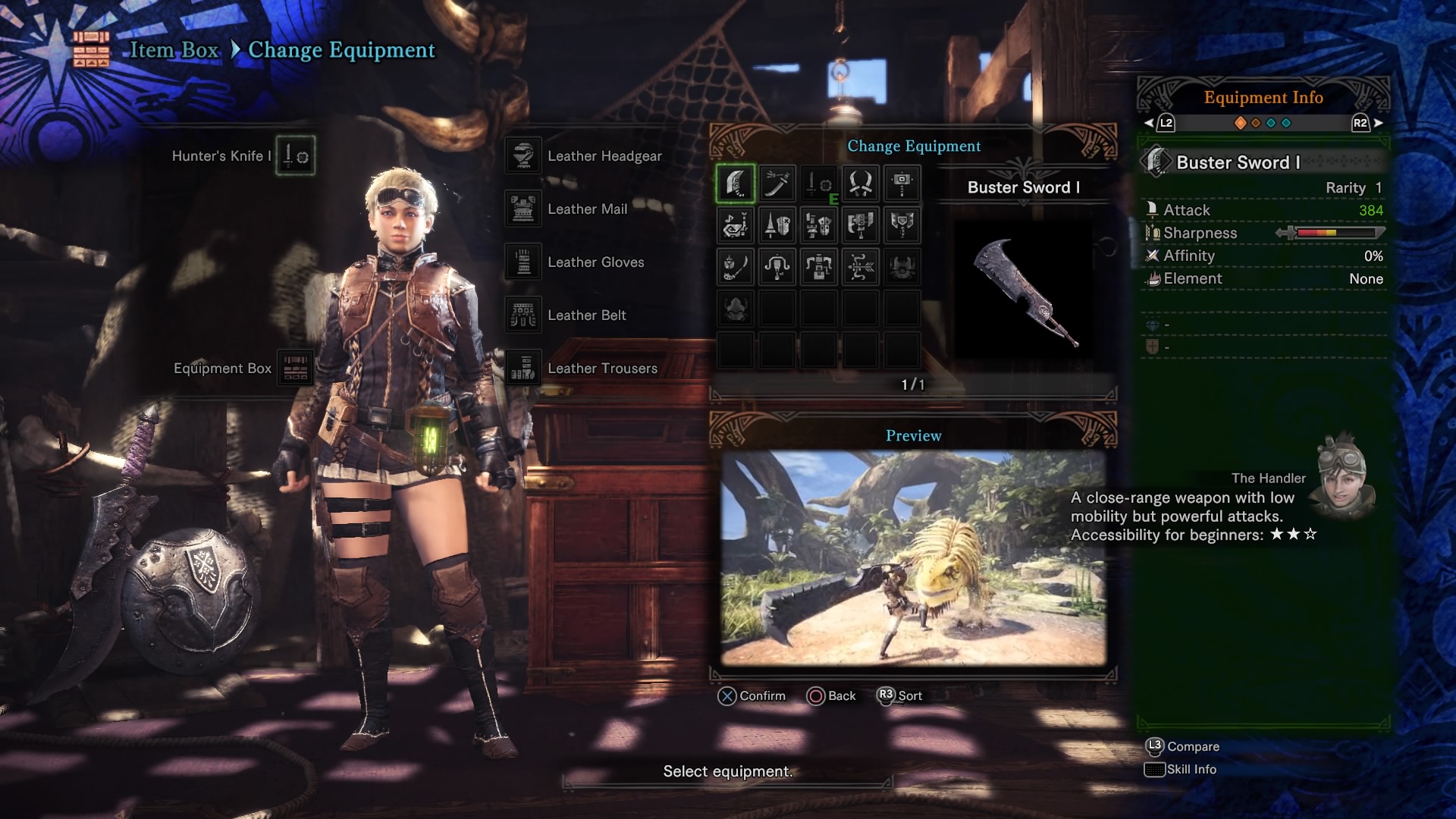Viewport: 1456px width, 819px height.
Task: Select the Leather Headgear armor slot
Action: 523,156
